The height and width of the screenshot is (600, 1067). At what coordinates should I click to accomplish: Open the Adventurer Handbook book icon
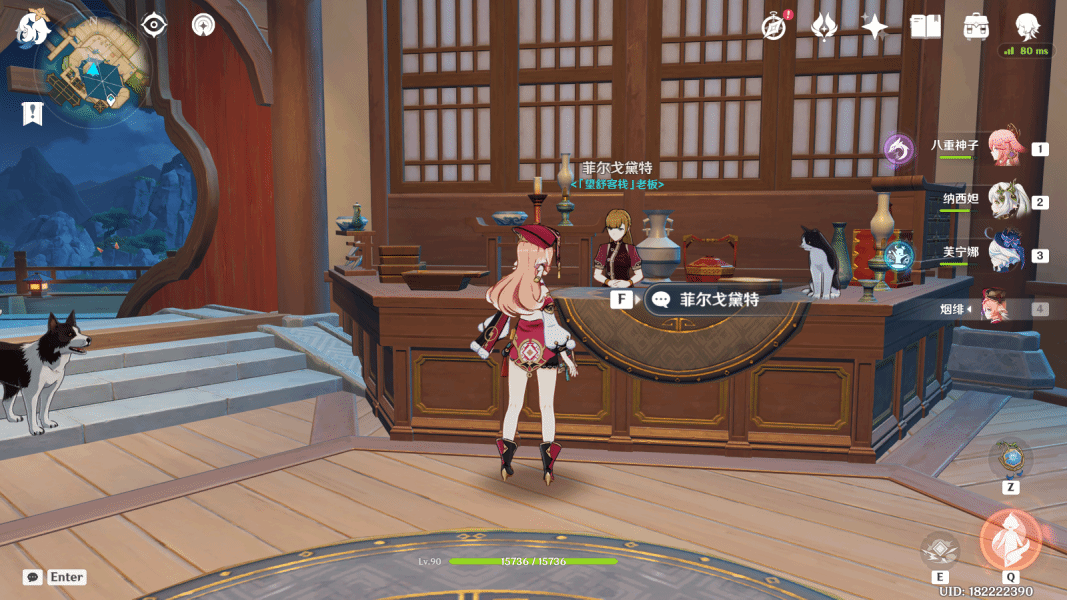(x=925, y=27)
